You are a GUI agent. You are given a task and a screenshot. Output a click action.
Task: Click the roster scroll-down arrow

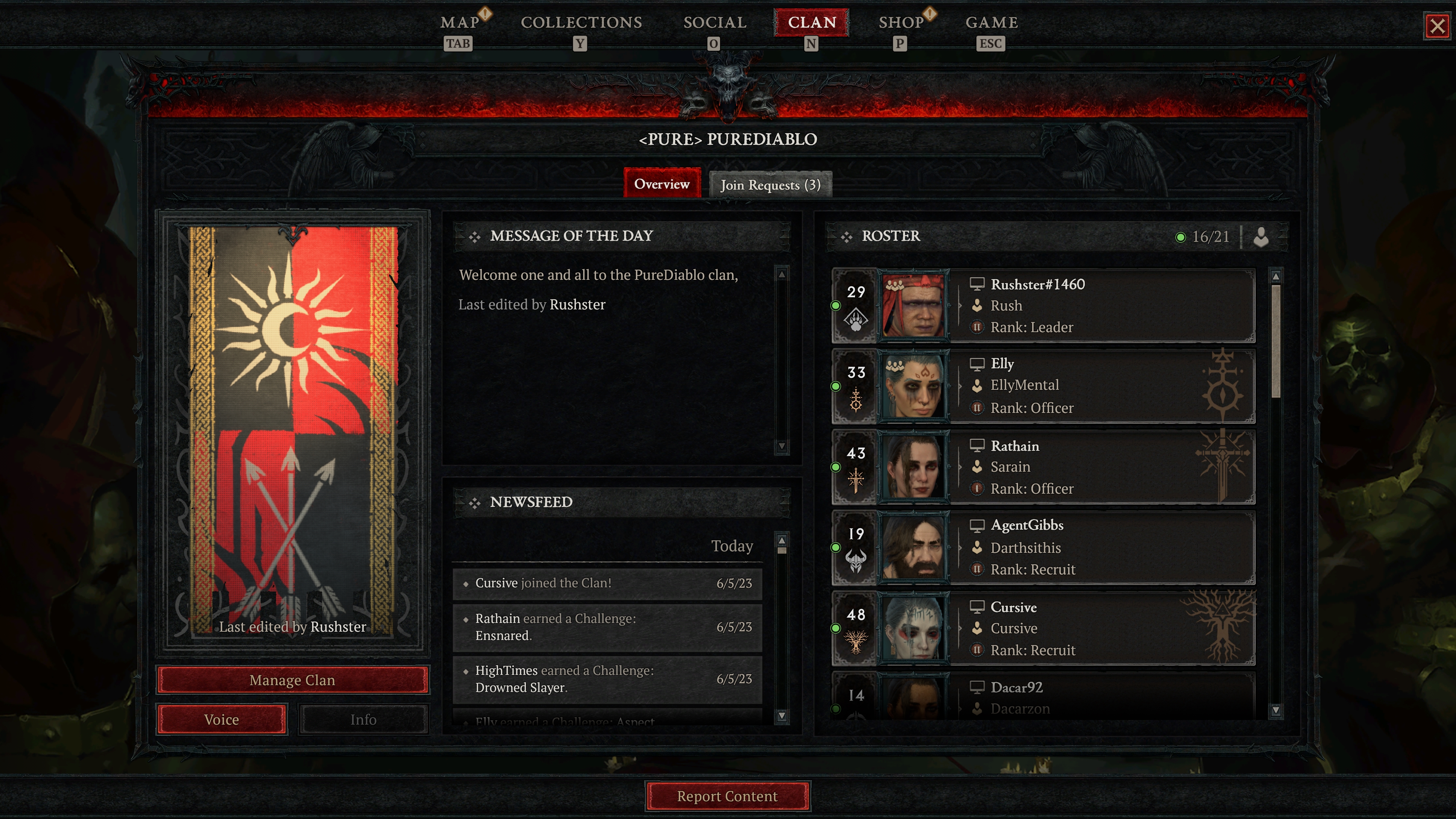(1276, 711)
